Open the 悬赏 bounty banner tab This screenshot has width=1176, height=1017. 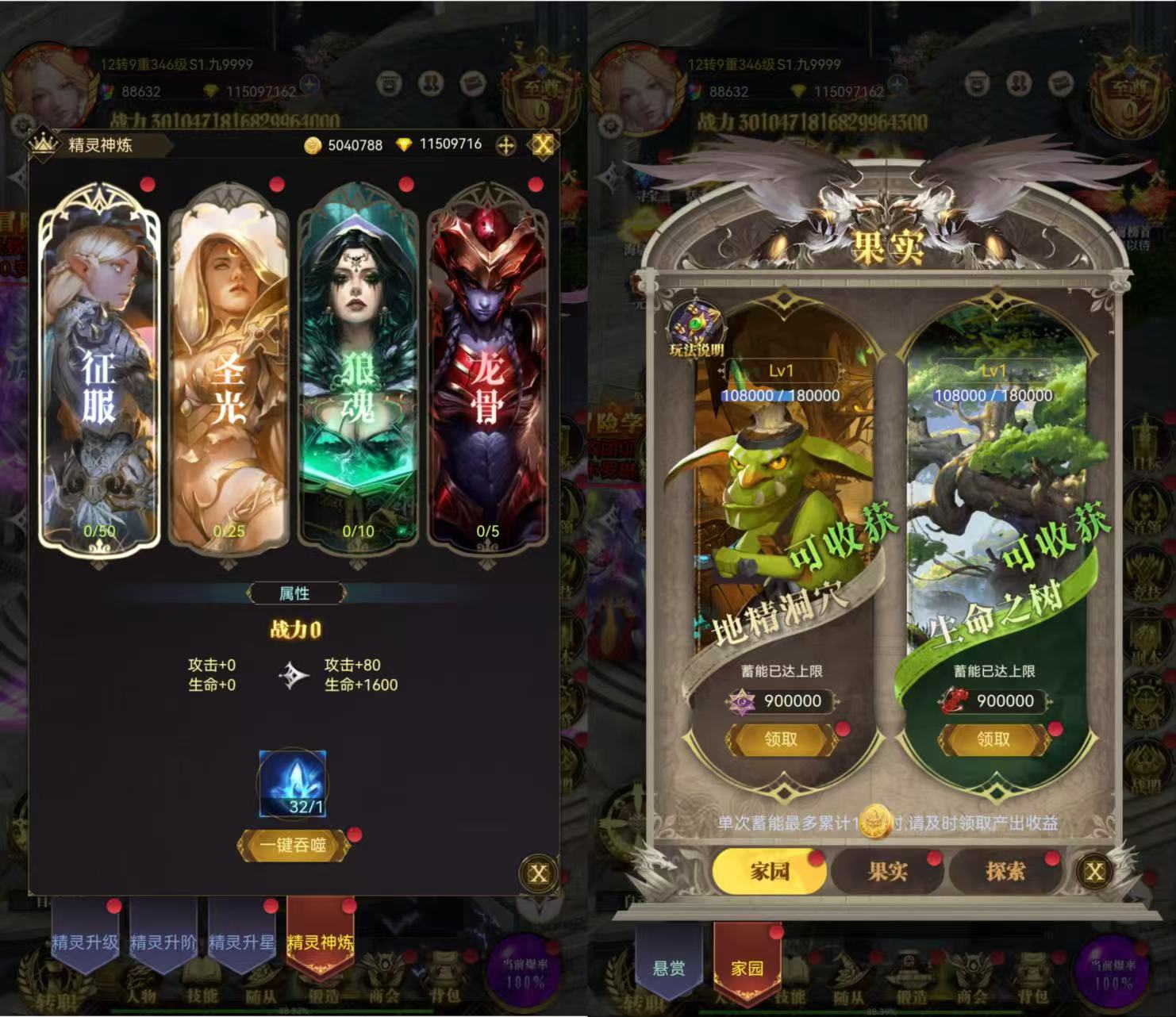pyautogui.click(x=668, y=968)
